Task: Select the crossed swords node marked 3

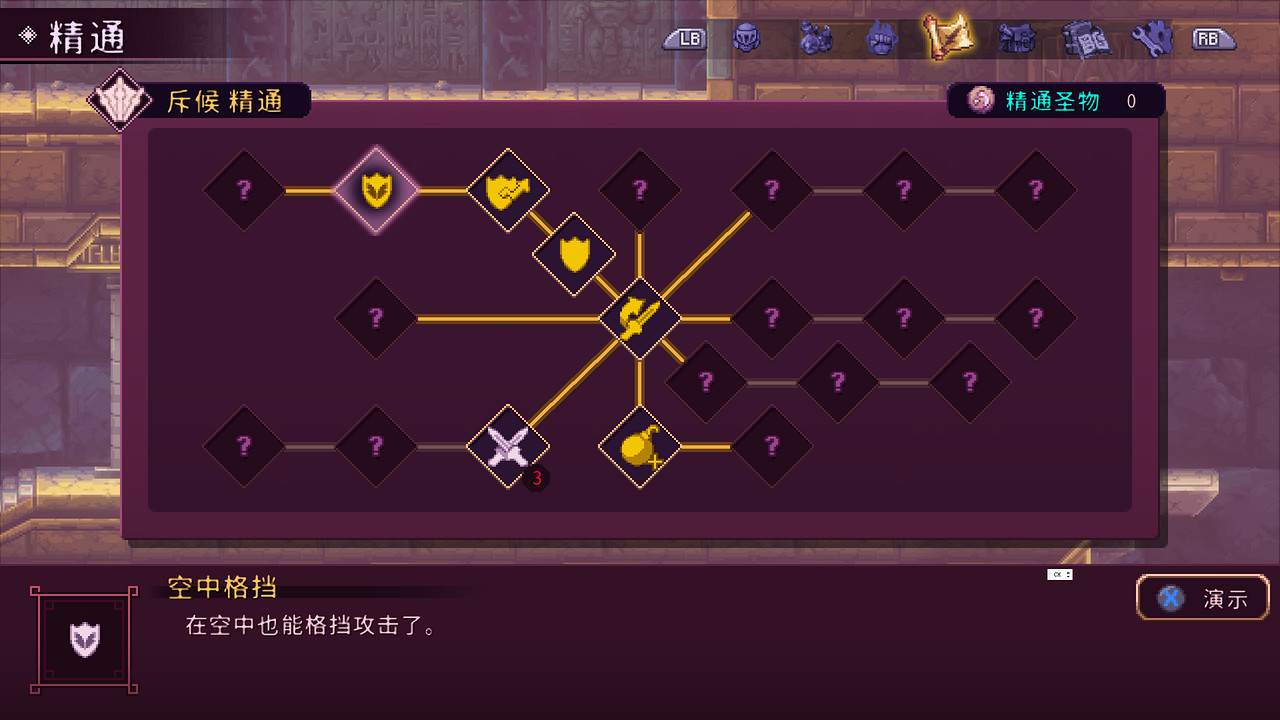Action: (x=508, y=447)
